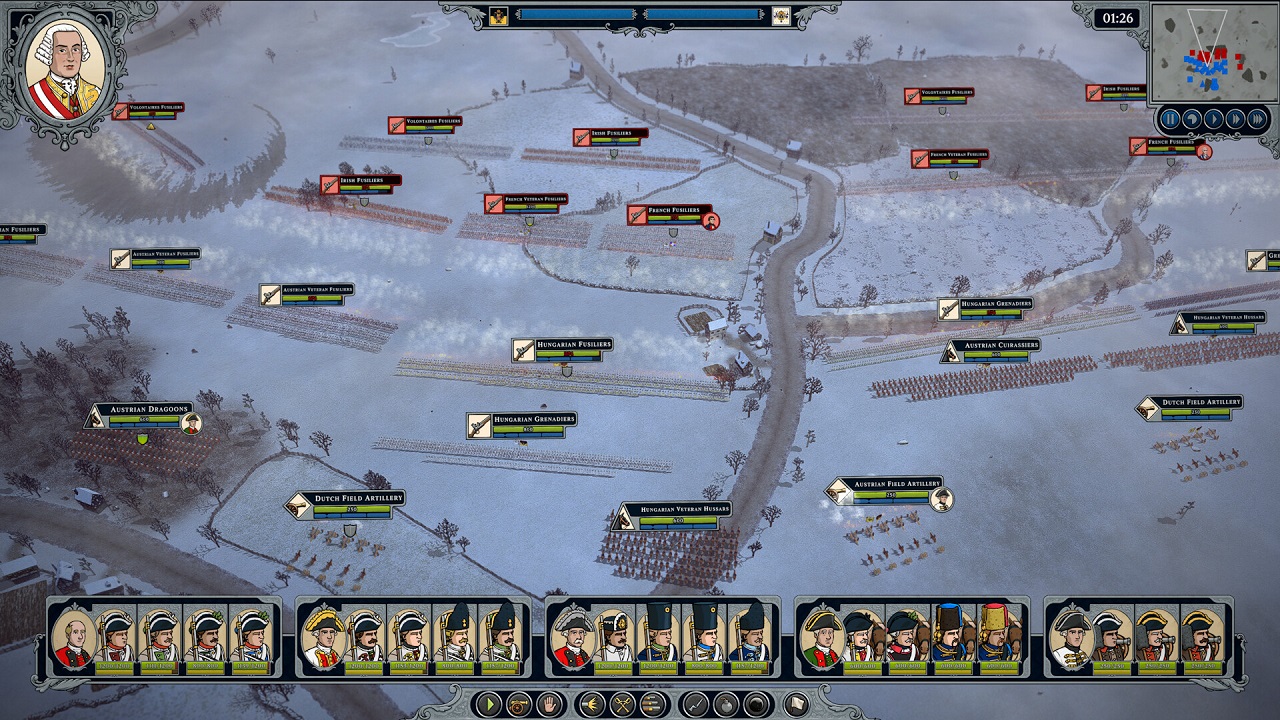Order units to charge with crossed swords icon
This screenshot has width=1280, height=720.
click(x=620, y=706)
